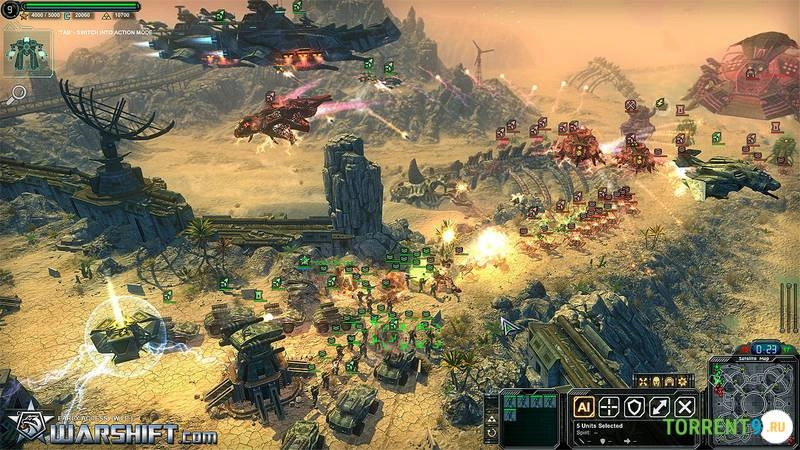Click the crossed-arrows icon above command bar

645,382
